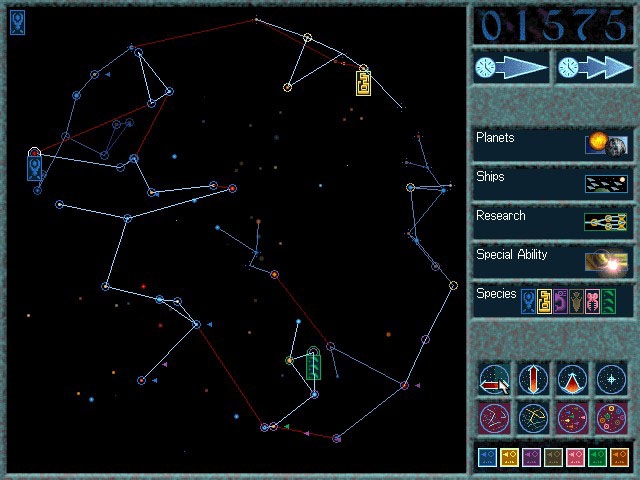
Task: Open the Species diplomacy panel
Action: click(x=552, y=300)
